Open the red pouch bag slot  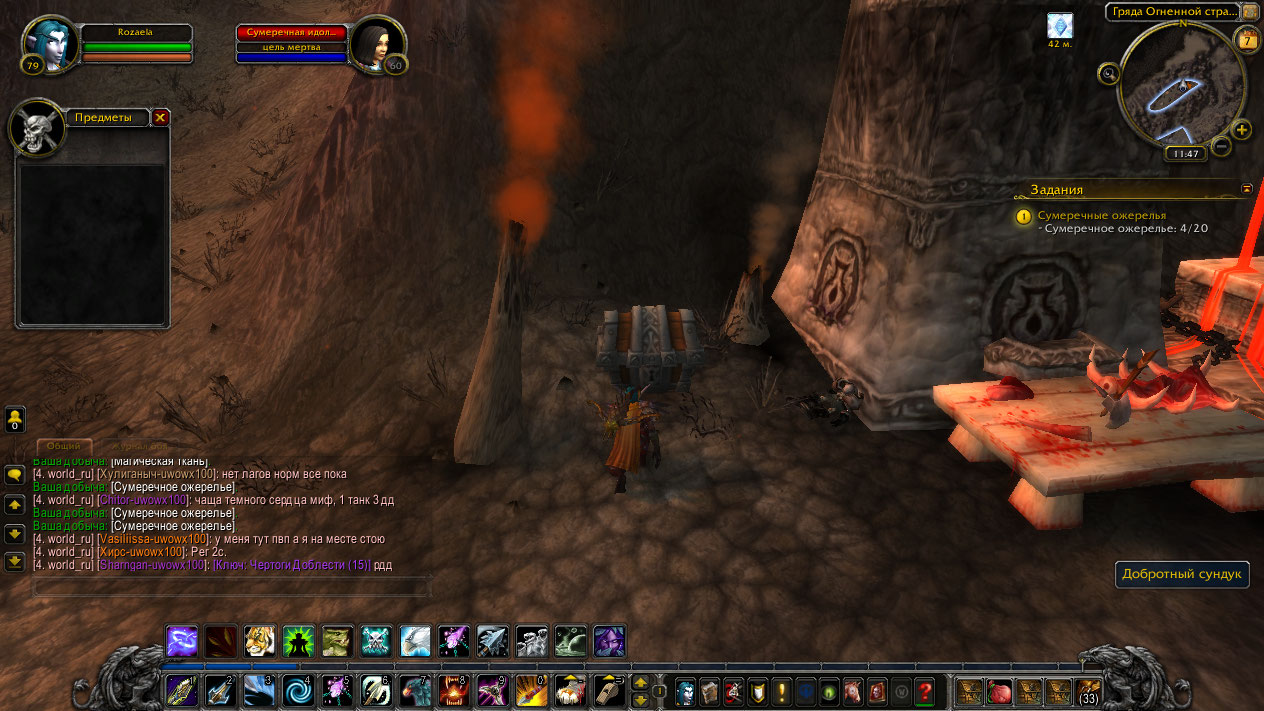pyautogui.click(x=999, y=691)
